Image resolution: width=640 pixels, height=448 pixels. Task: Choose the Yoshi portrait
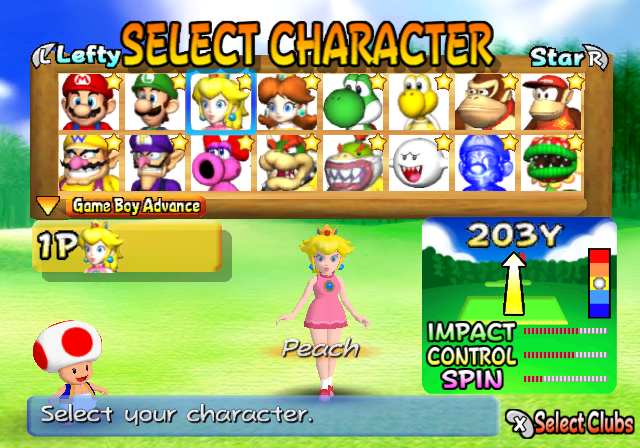pyautogui.click(x=352, y=101)
